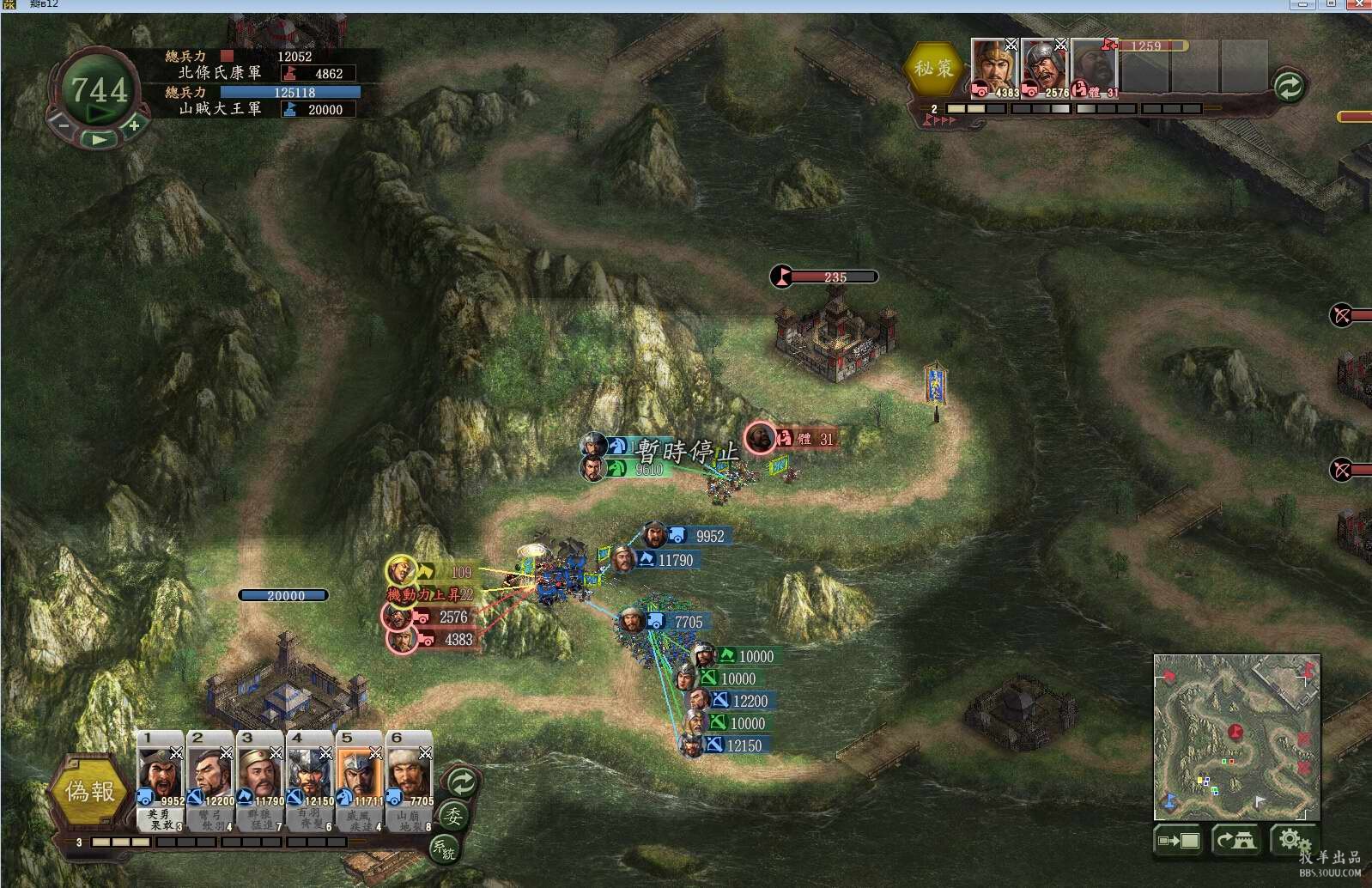Activate the 偽報 tactic hexagon button
This screenshot has width=1372, height=888.
pos(89,791)
